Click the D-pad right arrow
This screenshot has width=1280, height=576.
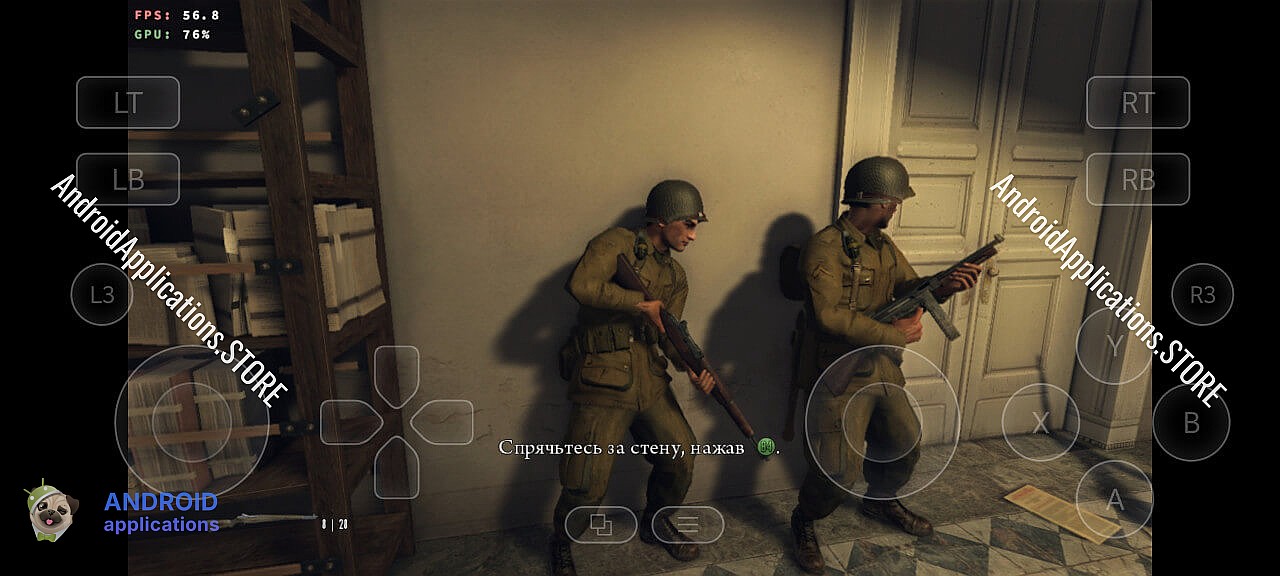443,422
